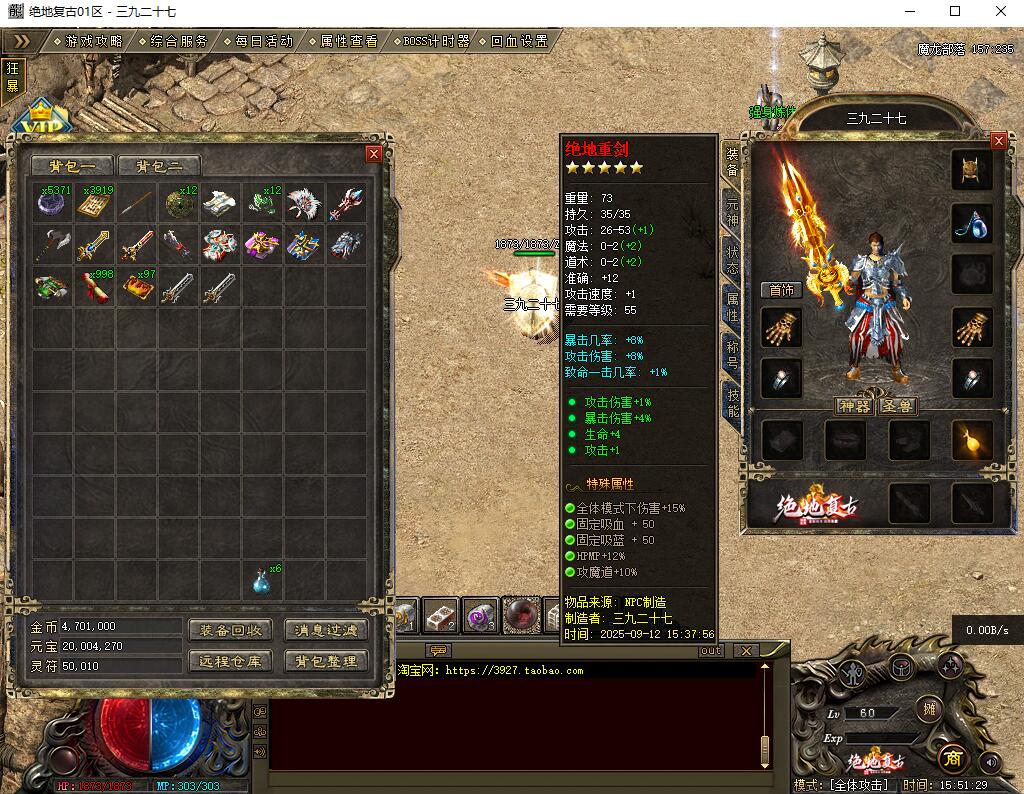Screen dimensions: 1024x794
Task: Open the 游戏攻略 game guide menu
Action: 93,41
